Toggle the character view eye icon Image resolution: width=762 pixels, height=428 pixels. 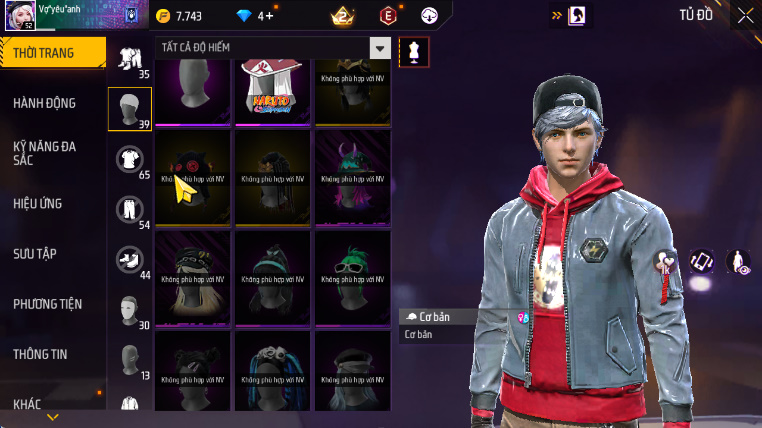[738, 262]
